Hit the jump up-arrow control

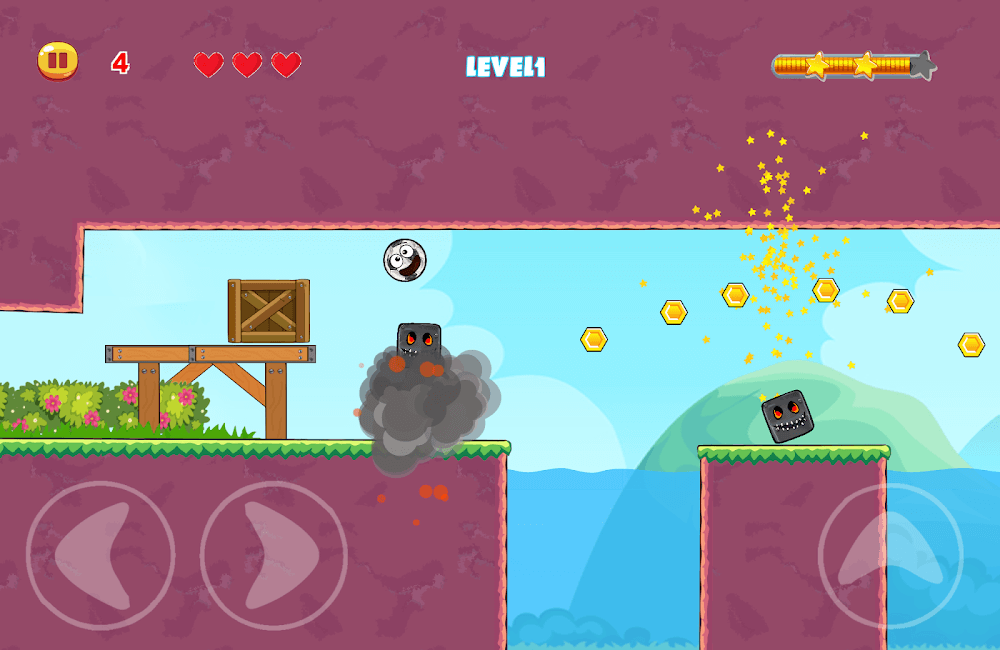(x=890, y=555)
